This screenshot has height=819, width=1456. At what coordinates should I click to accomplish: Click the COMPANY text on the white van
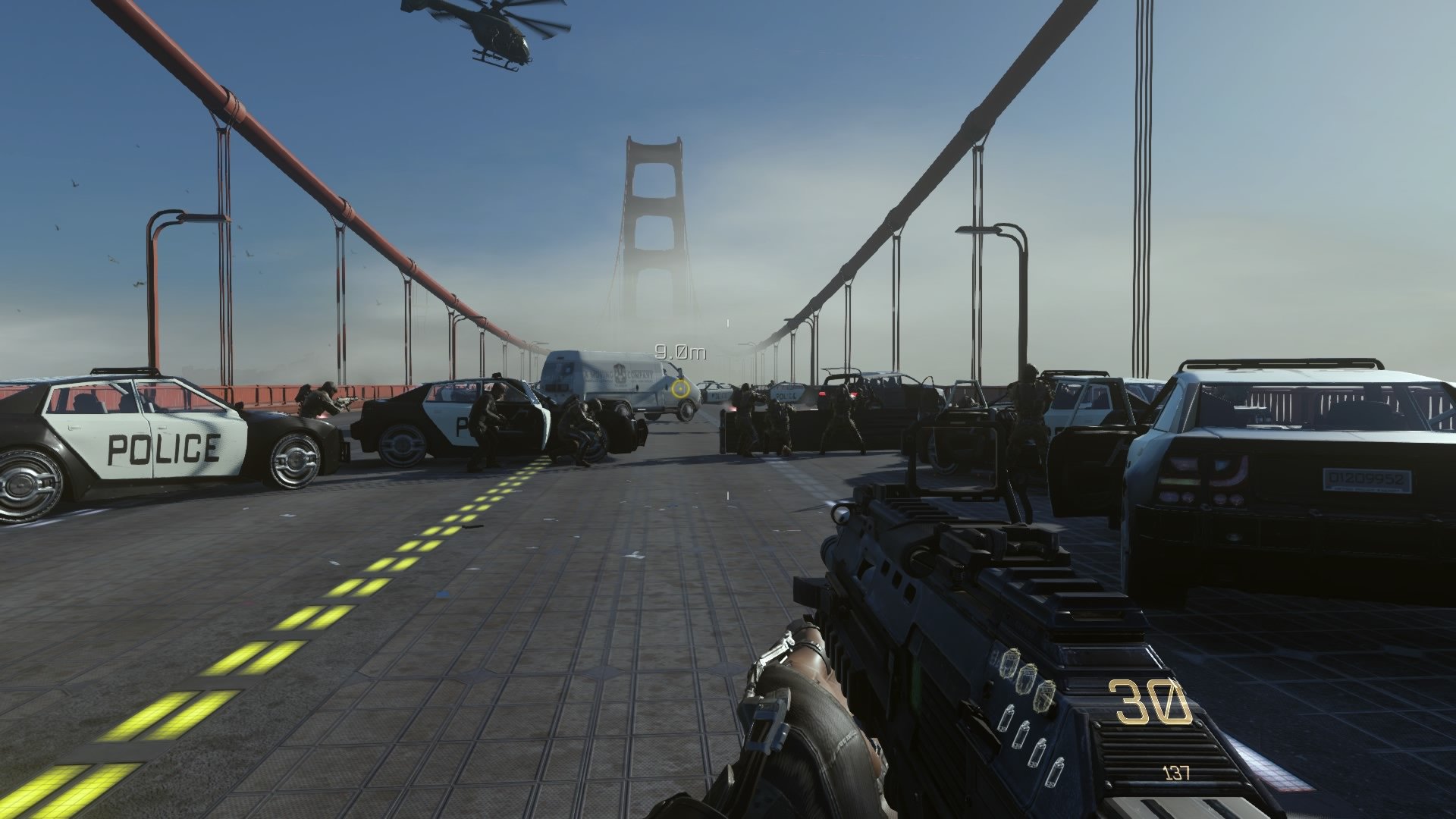pyautogui.click(x=640, y=375)
